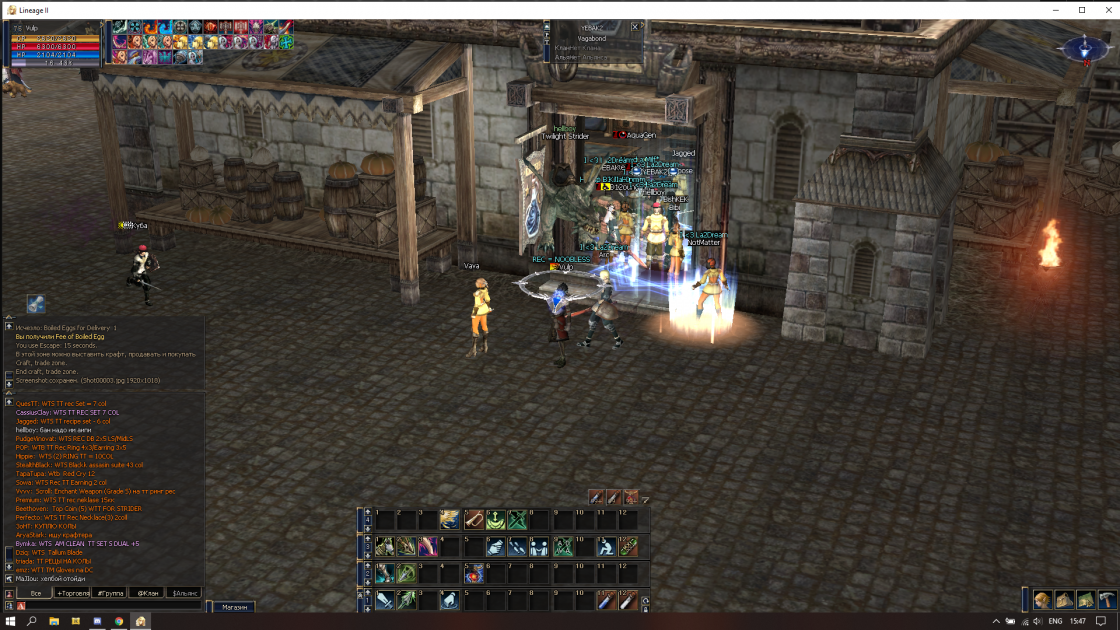This screenshot has height=630, width=1120.
Task: Select the @Клан chat tab
Action: [148, 593]
